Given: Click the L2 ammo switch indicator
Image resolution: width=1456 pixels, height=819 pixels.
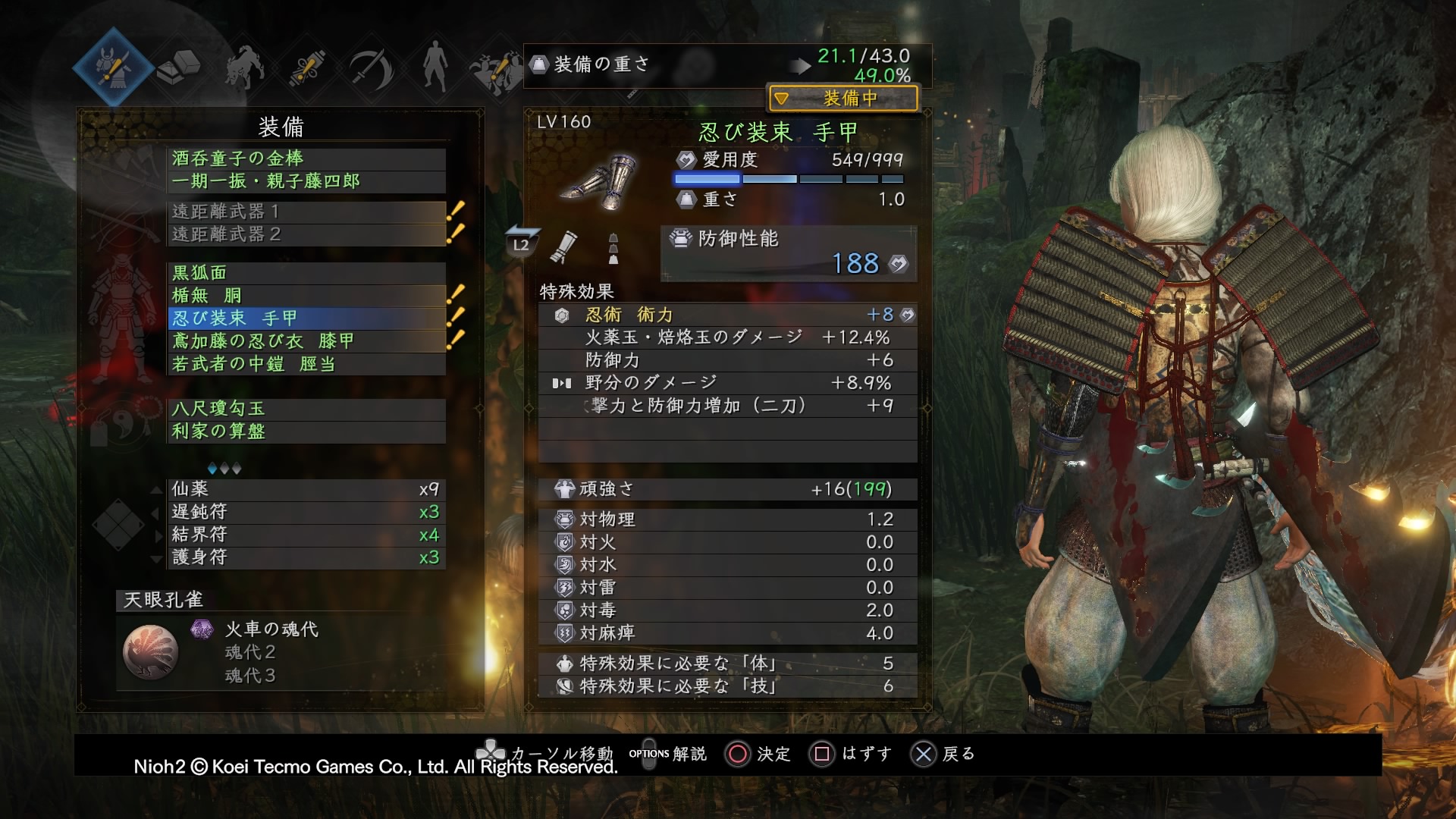Looking at the screenshot, I should [520, 246].
